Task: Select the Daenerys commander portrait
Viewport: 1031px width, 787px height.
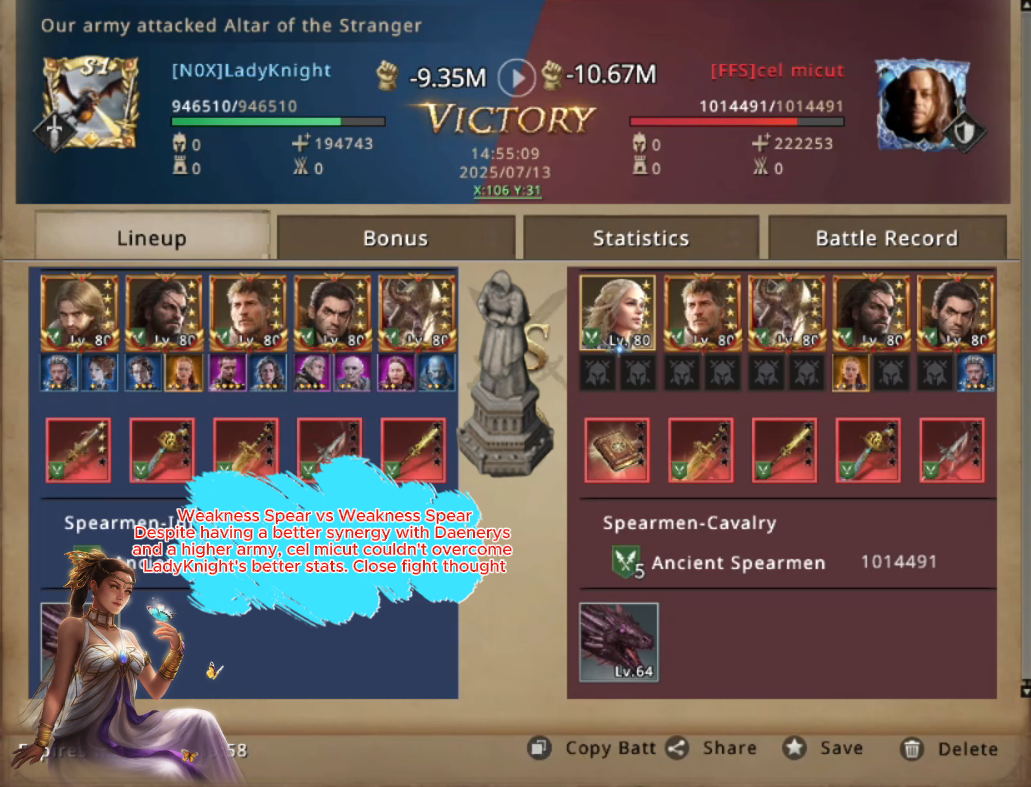Action: pyautogui.click(x=617, y=313)
